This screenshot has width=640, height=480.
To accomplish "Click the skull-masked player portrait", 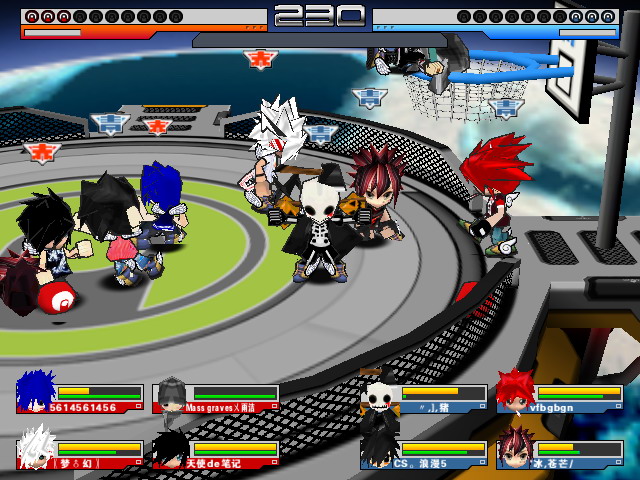I will tap(380, 394).
